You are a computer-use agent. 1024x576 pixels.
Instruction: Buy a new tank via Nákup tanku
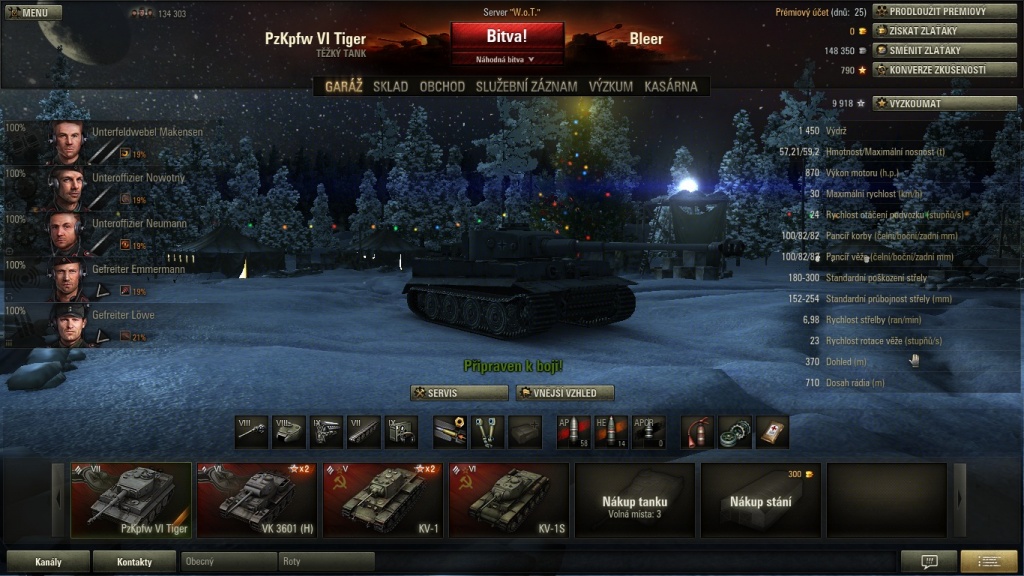(x=634, y=499)
